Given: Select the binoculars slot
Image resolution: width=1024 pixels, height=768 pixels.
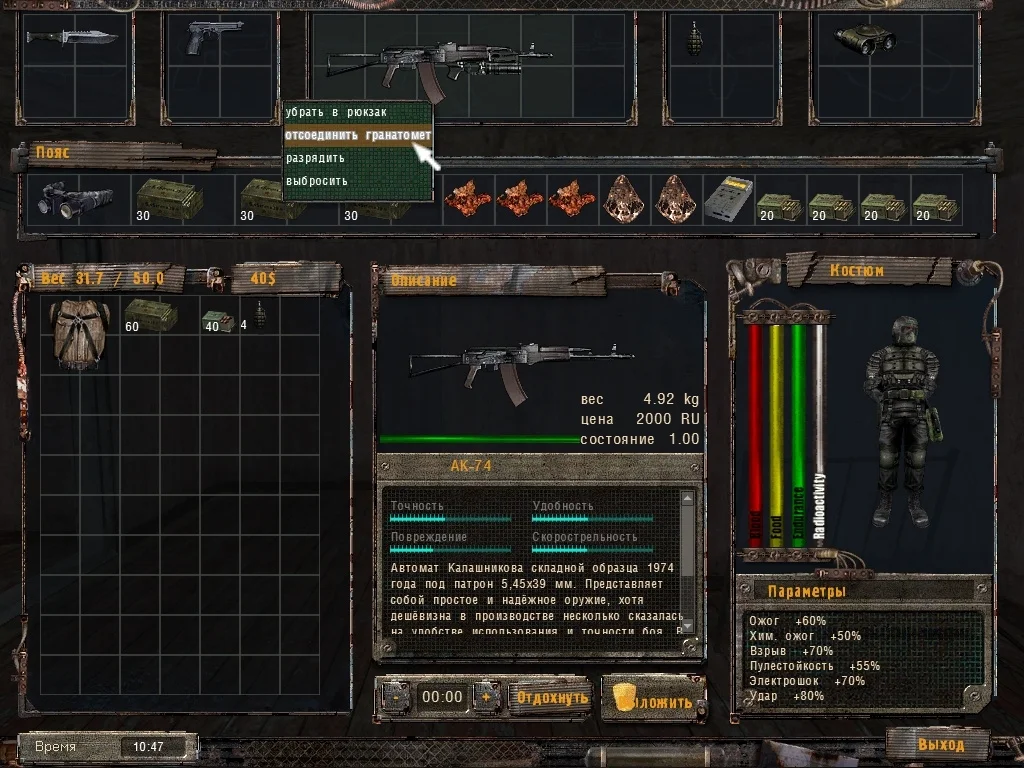Looking at the screenshot, I should coord(865,39).
